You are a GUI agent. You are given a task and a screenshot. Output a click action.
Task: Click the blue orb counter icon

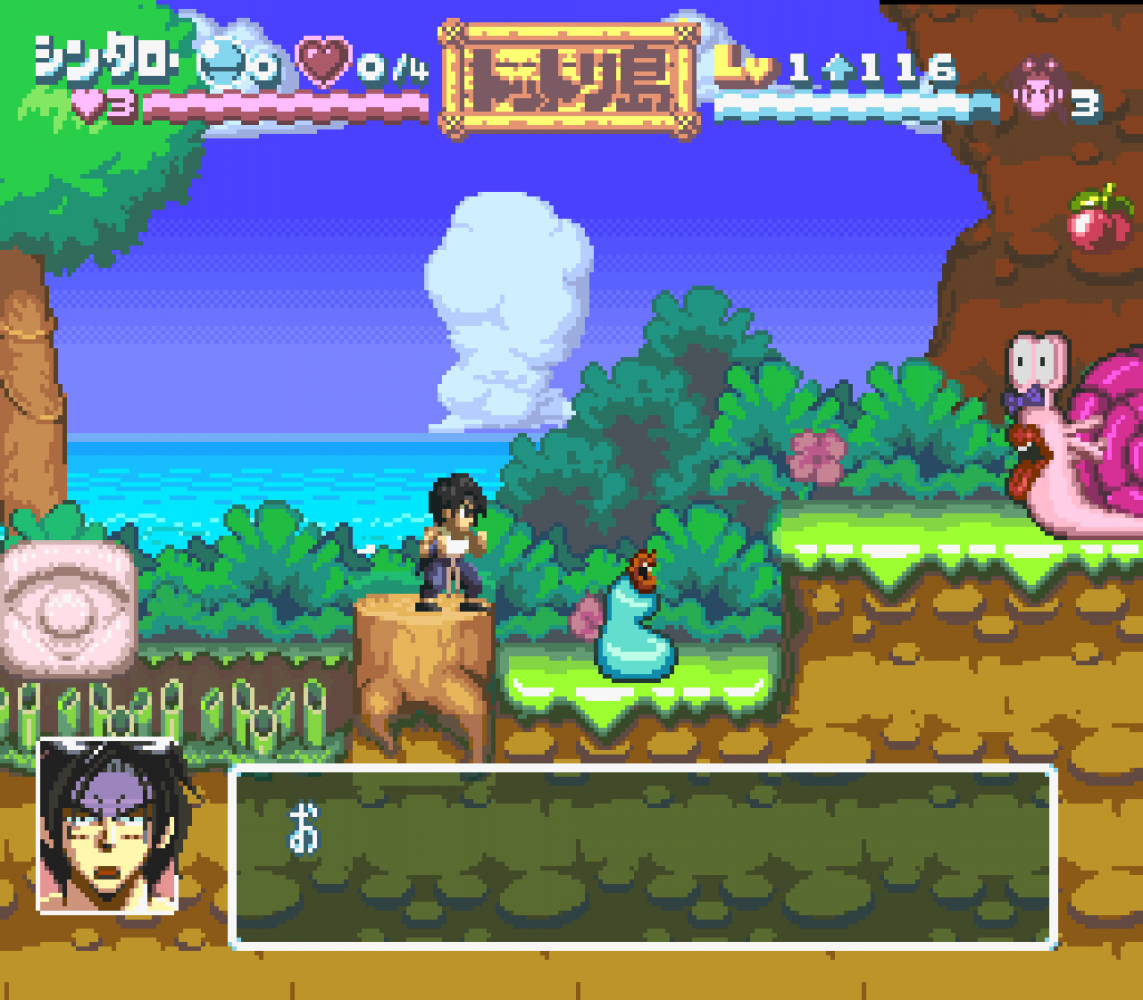click(221, 66)
